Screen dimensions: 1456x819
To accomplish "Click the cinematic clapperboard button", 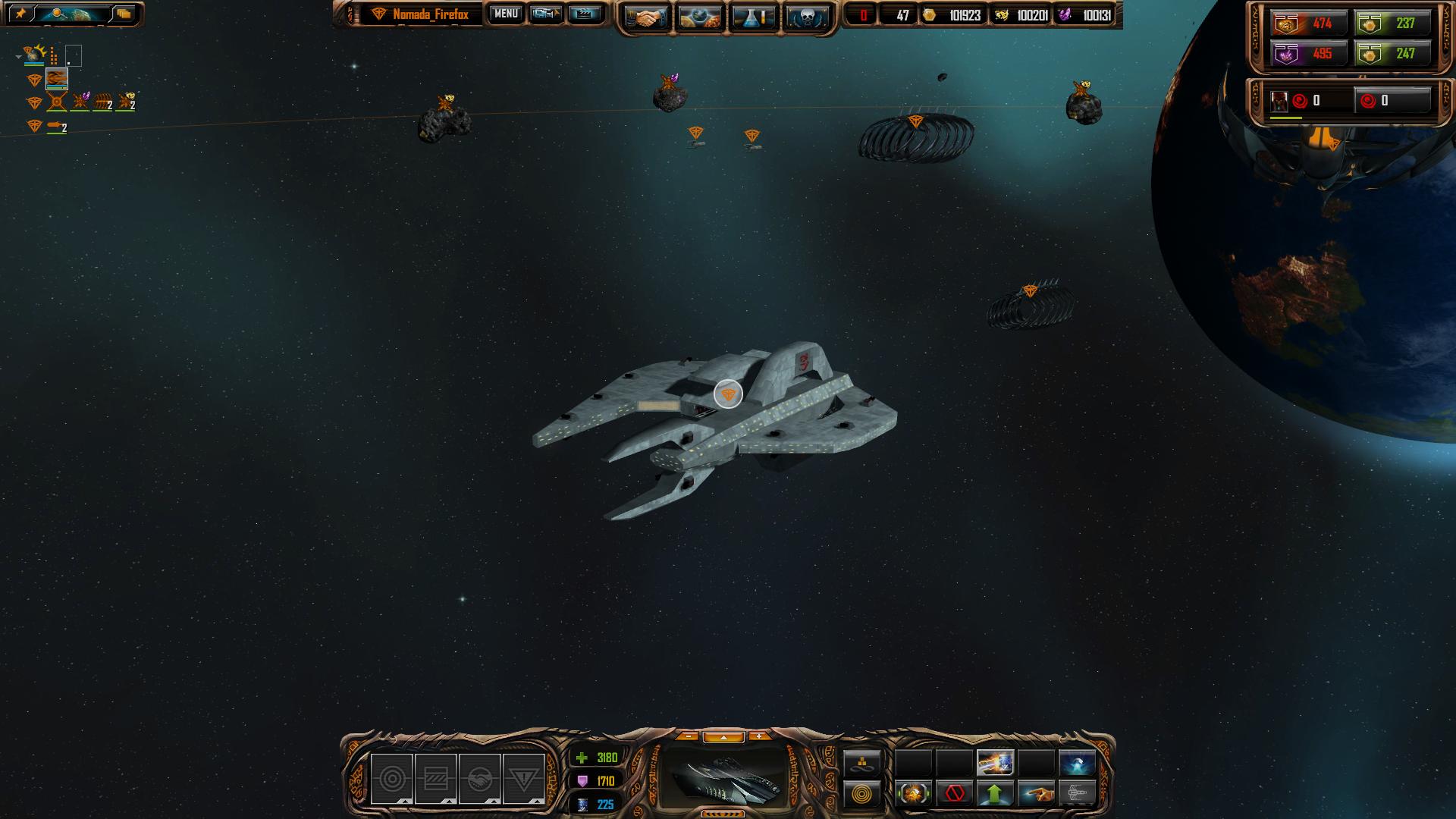I will (584, 14).
